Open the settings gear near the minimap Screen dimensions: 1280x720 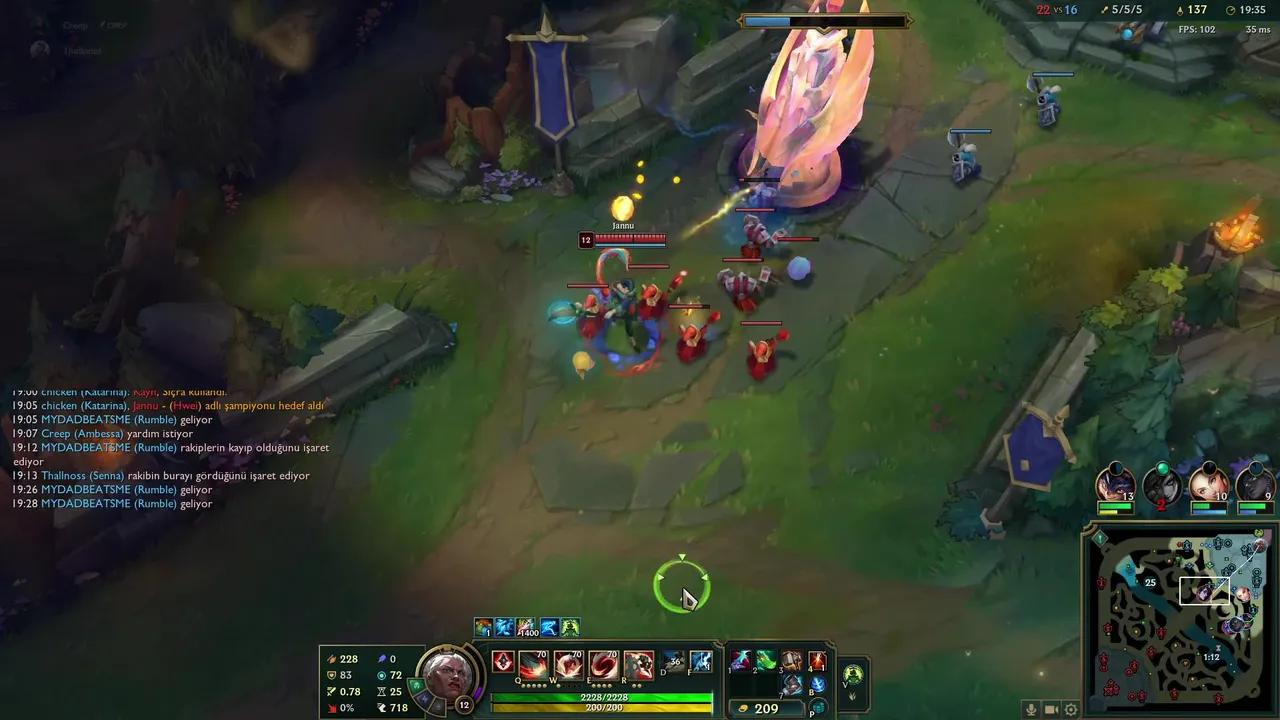(1071, 709)
